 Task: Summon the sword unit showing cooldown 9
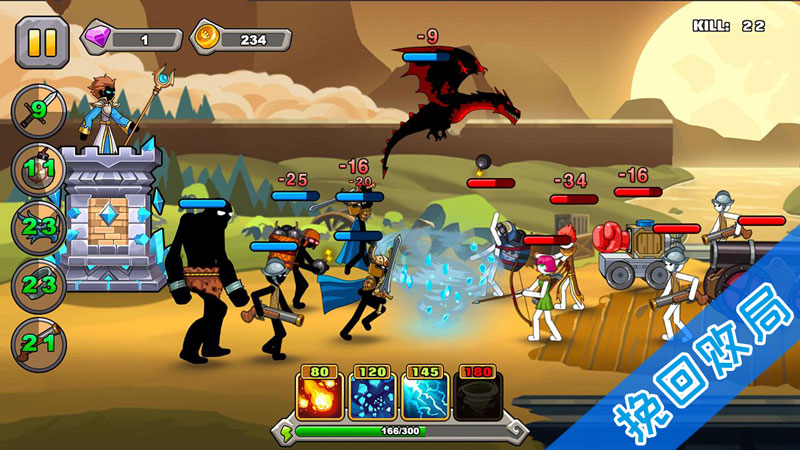point(38,110)
